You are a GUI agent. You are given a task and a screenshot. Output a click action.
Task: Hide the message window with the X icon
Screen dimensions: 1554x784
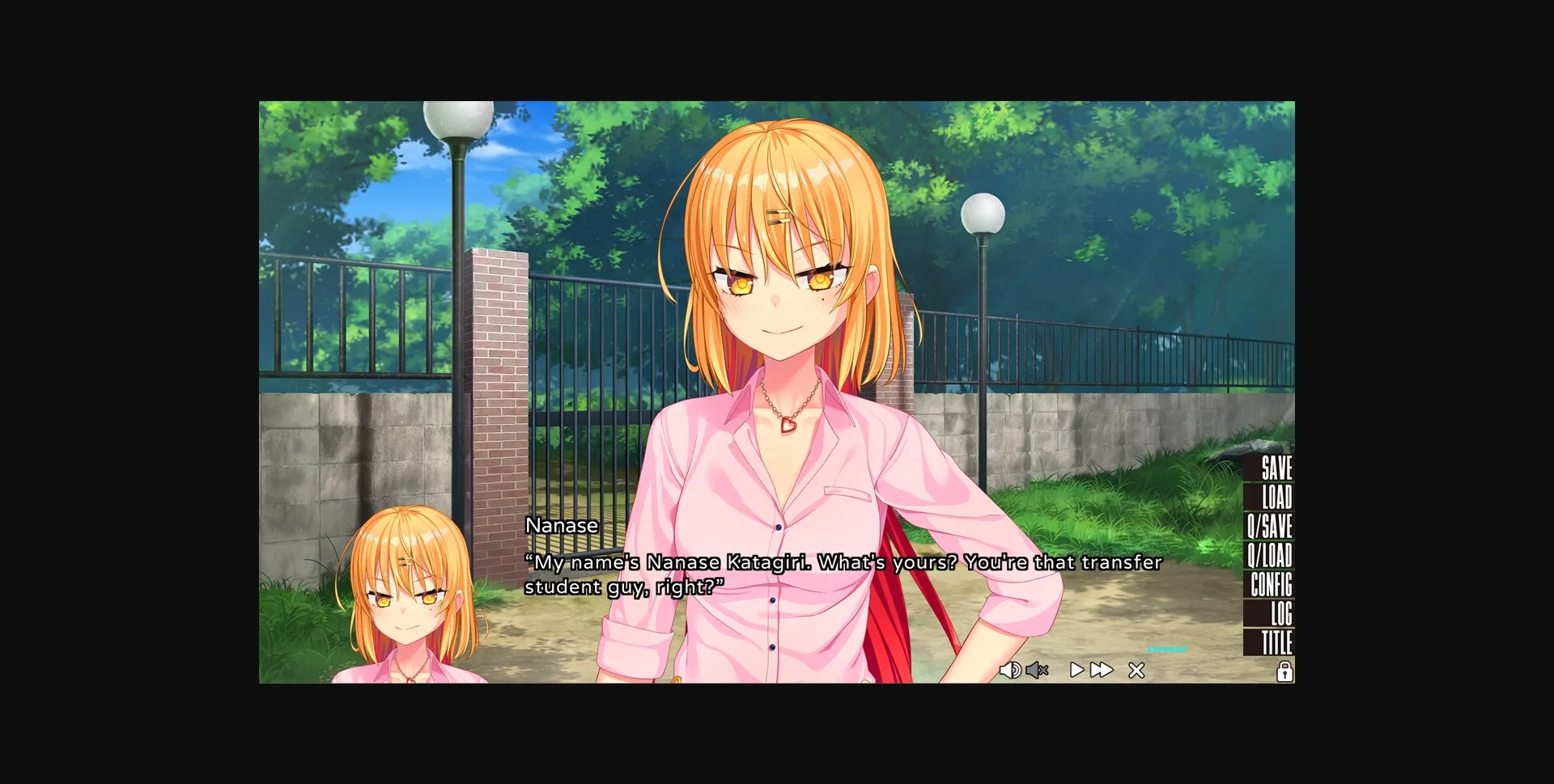click(x=1136, y=670)
